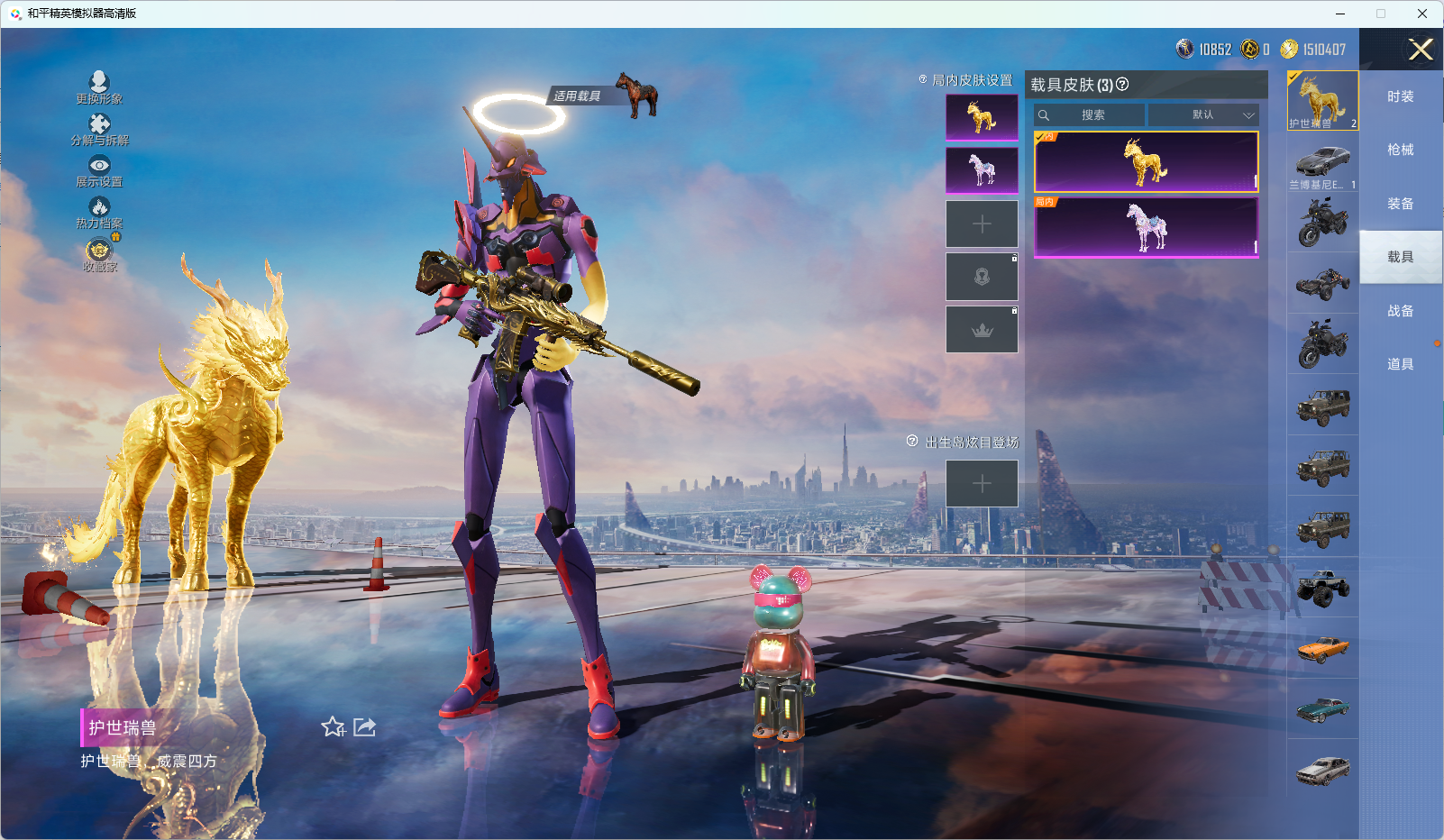Open 分解与拆解 option
Image resolution: width=1444 pixels, height=840 pixels.
(x=99, y=124)
